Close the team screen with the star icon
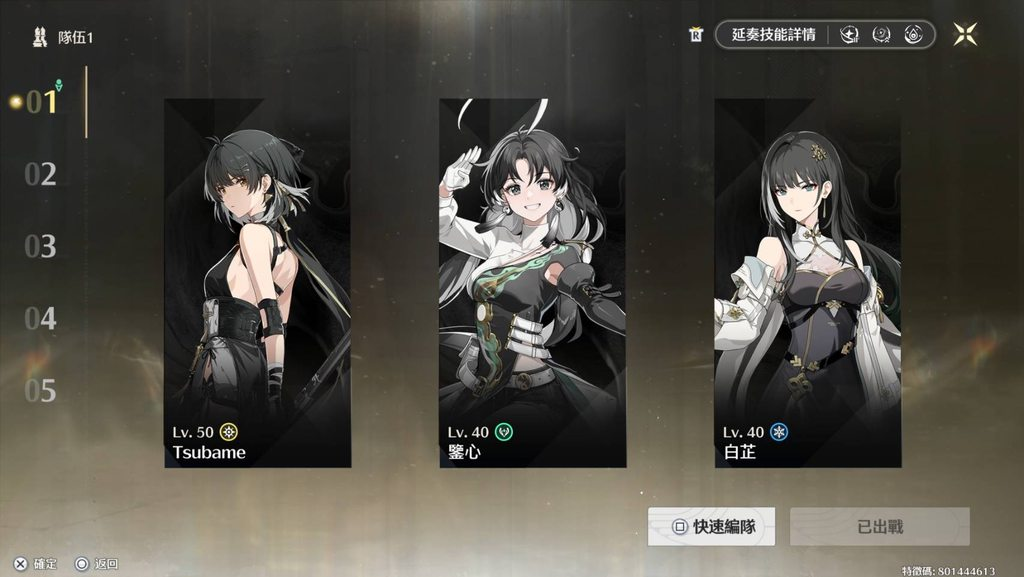 [x=965, y=34]
